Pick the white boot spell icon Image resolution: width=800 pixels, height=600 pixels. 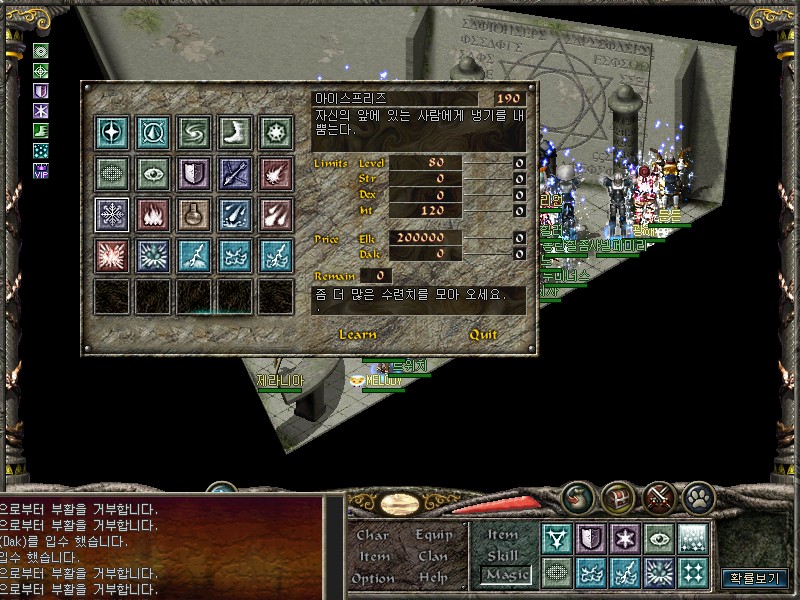(235, 132)
